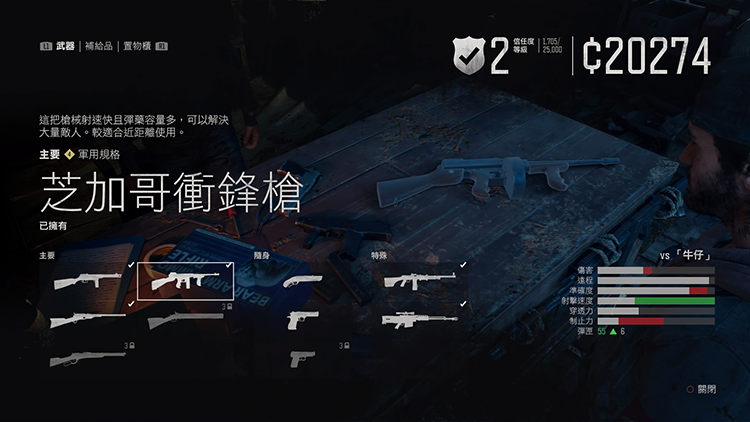Pick the special light machine gun
The width and height of the screenshot is (750, 422).
coord(420,282)
